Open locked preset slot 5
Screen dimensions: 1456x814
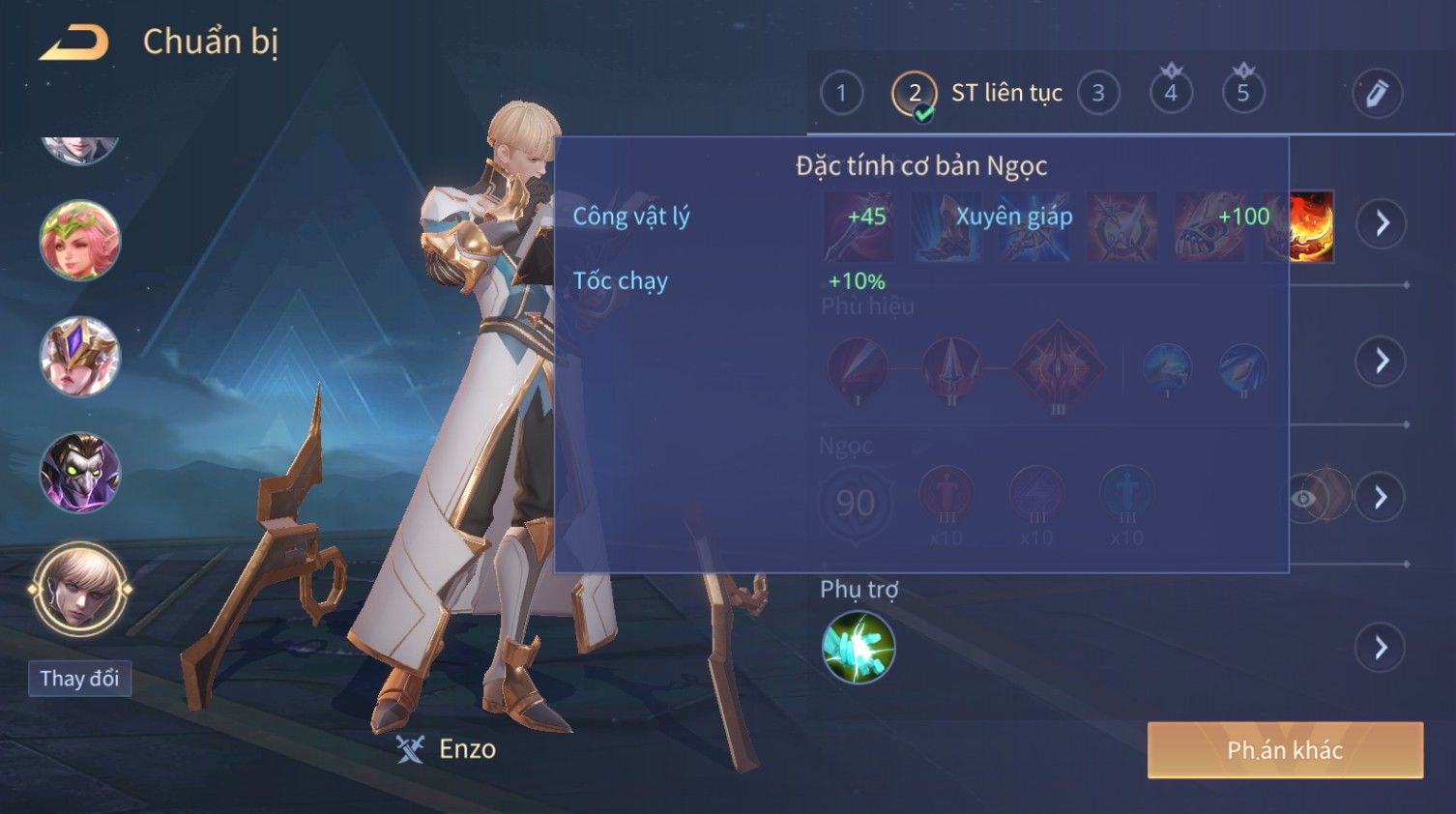coord(1243,93)
